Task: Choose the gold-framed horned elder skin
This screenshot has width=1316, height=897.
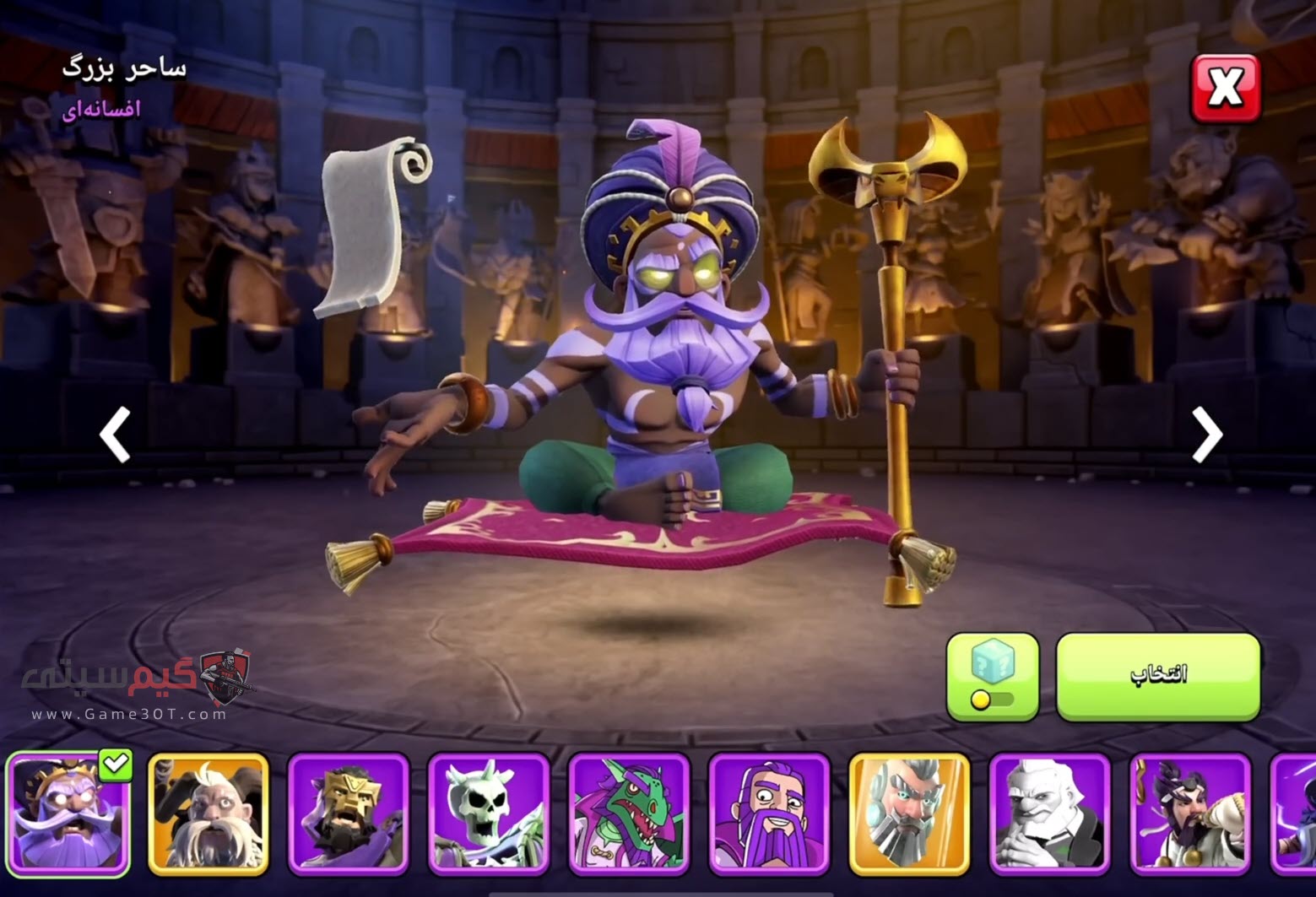Action: (209, 813)
